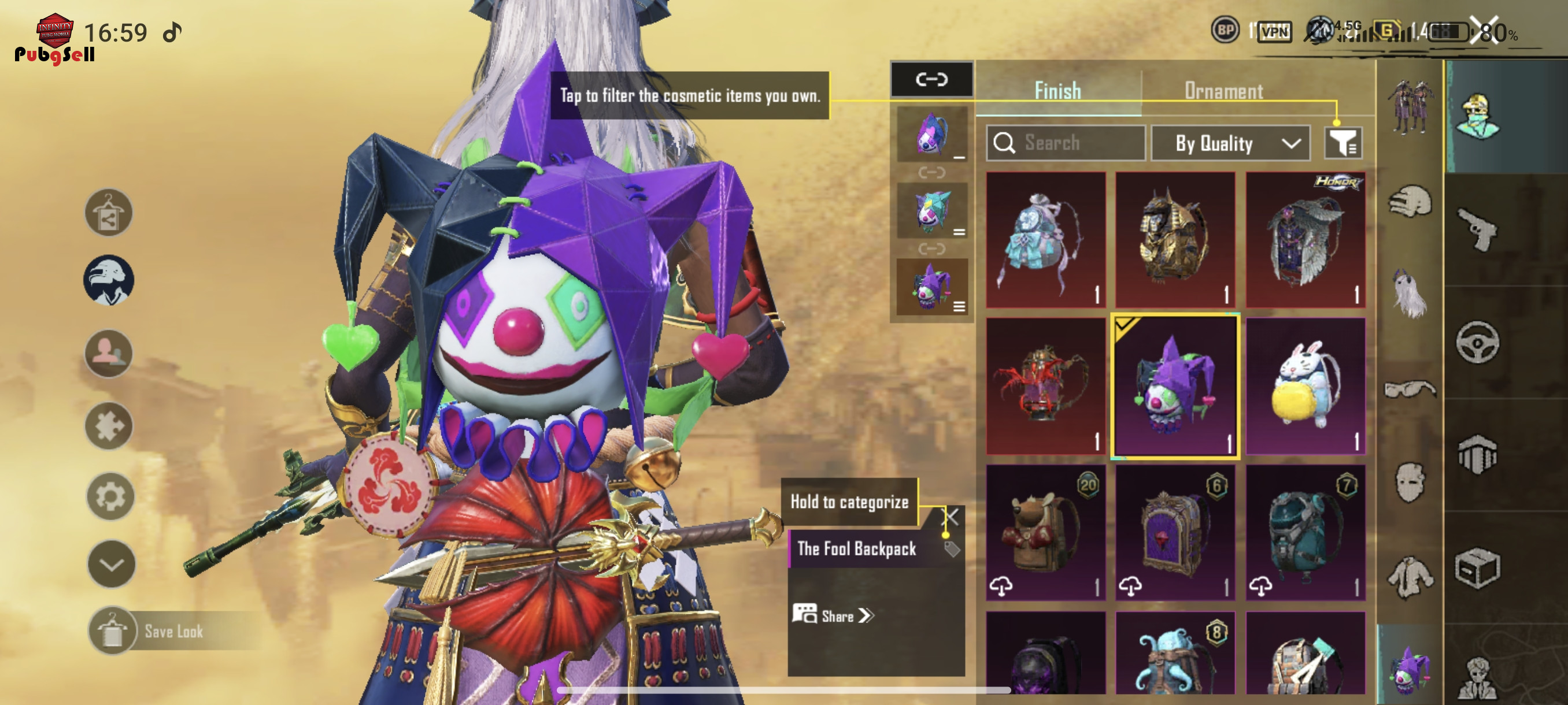Open the By Quality sort dropdown

[1230, 143]
